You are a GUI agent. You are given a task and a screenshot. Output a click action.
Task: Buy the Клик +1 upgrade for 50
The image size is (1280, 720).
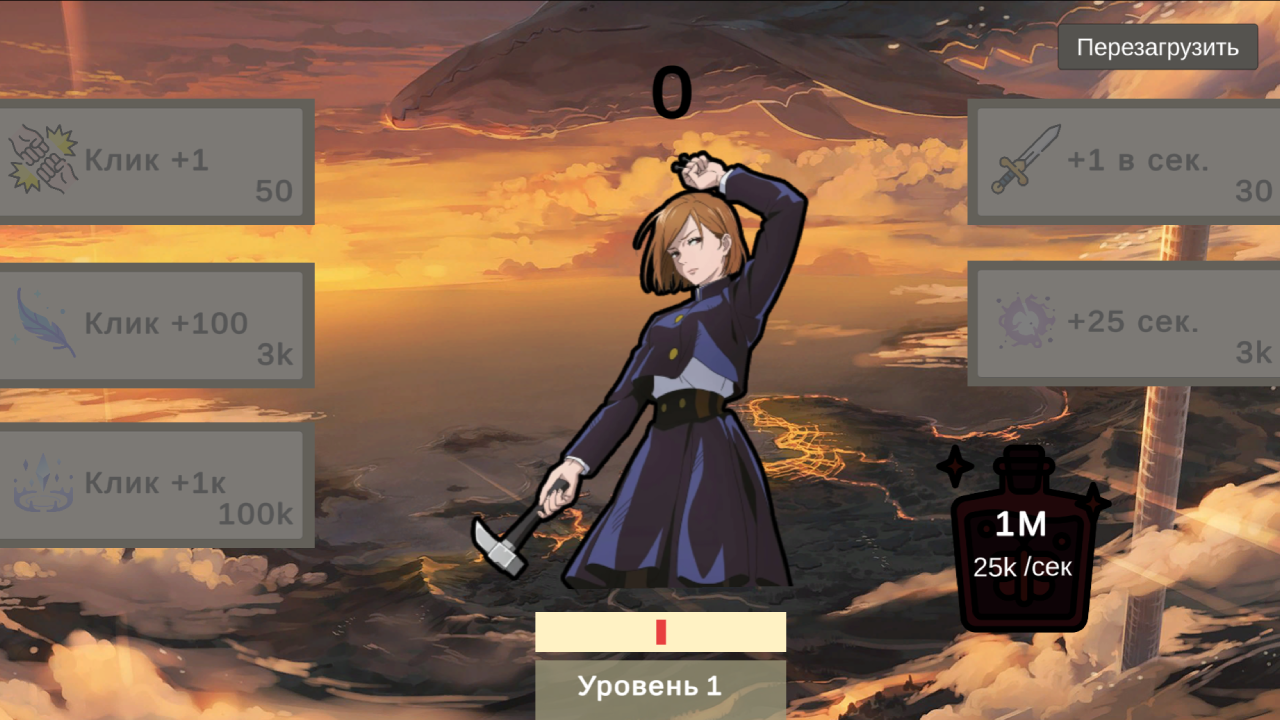pyautogui.click(x=155, y=160)
